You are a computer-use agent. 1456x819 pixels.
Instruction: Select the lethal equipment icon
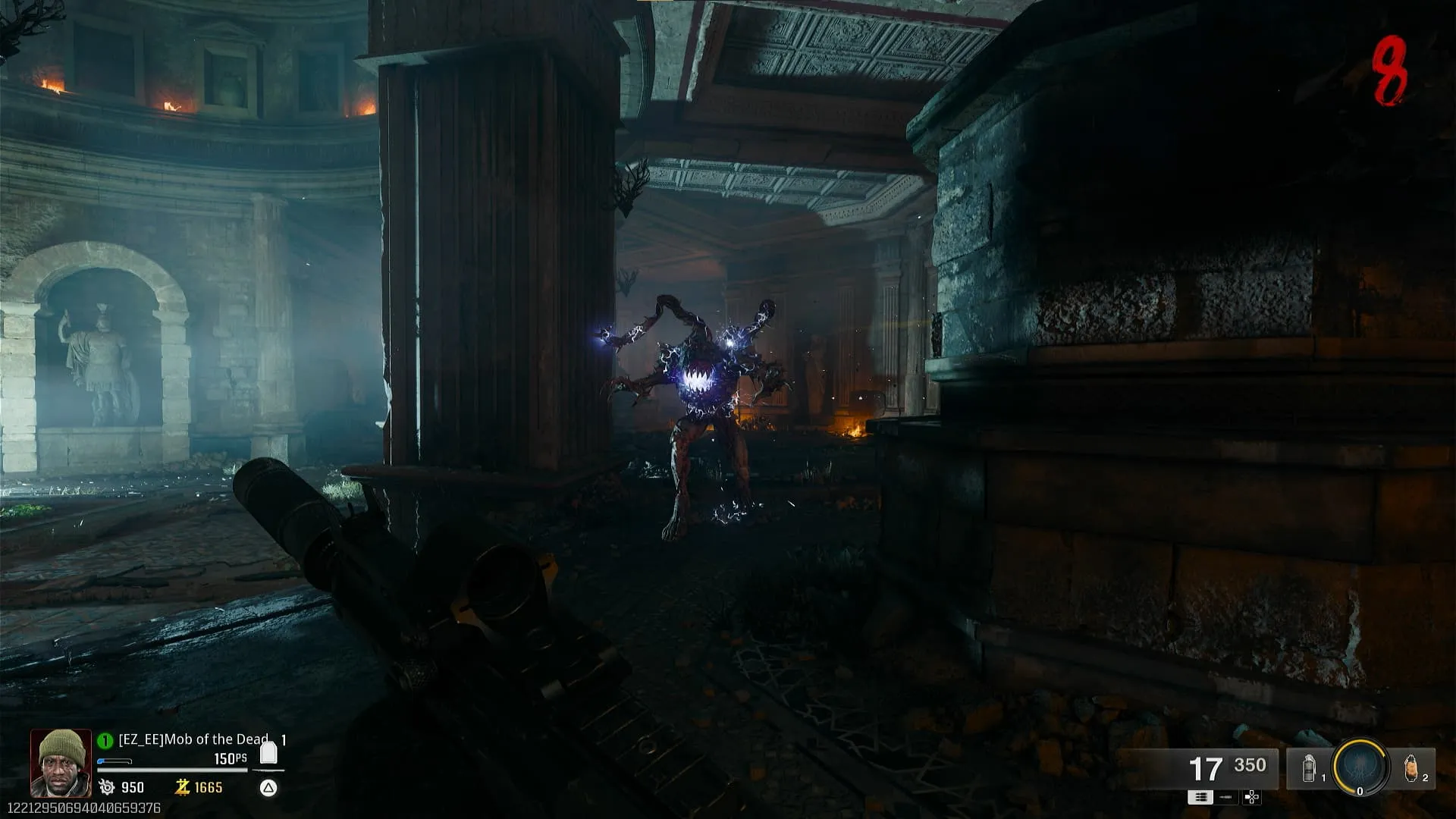pyautogui.click(x=1410, y=768)
